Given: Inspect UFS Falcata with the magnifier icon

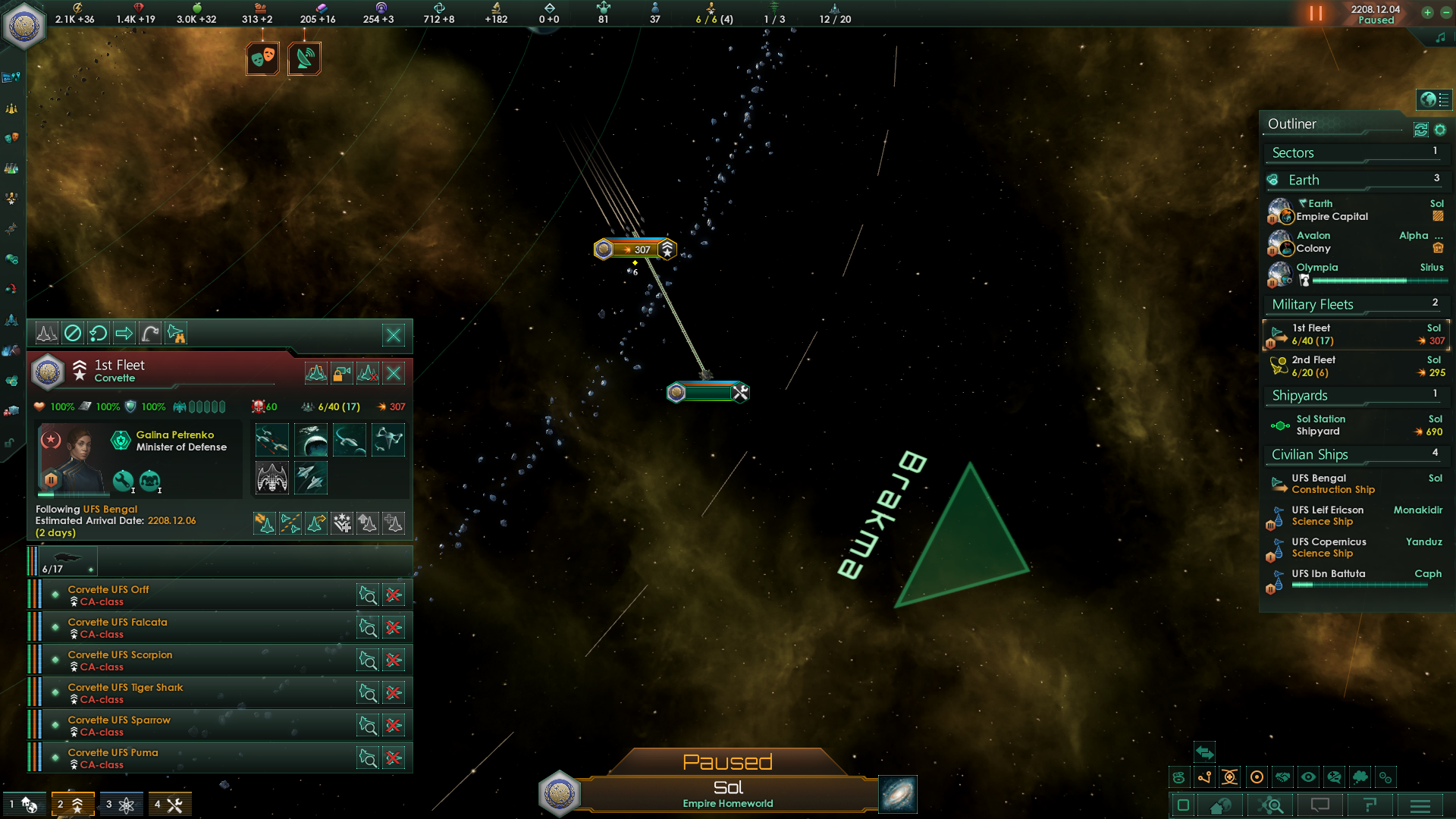Looking at the screenshot, I should 368,628.
